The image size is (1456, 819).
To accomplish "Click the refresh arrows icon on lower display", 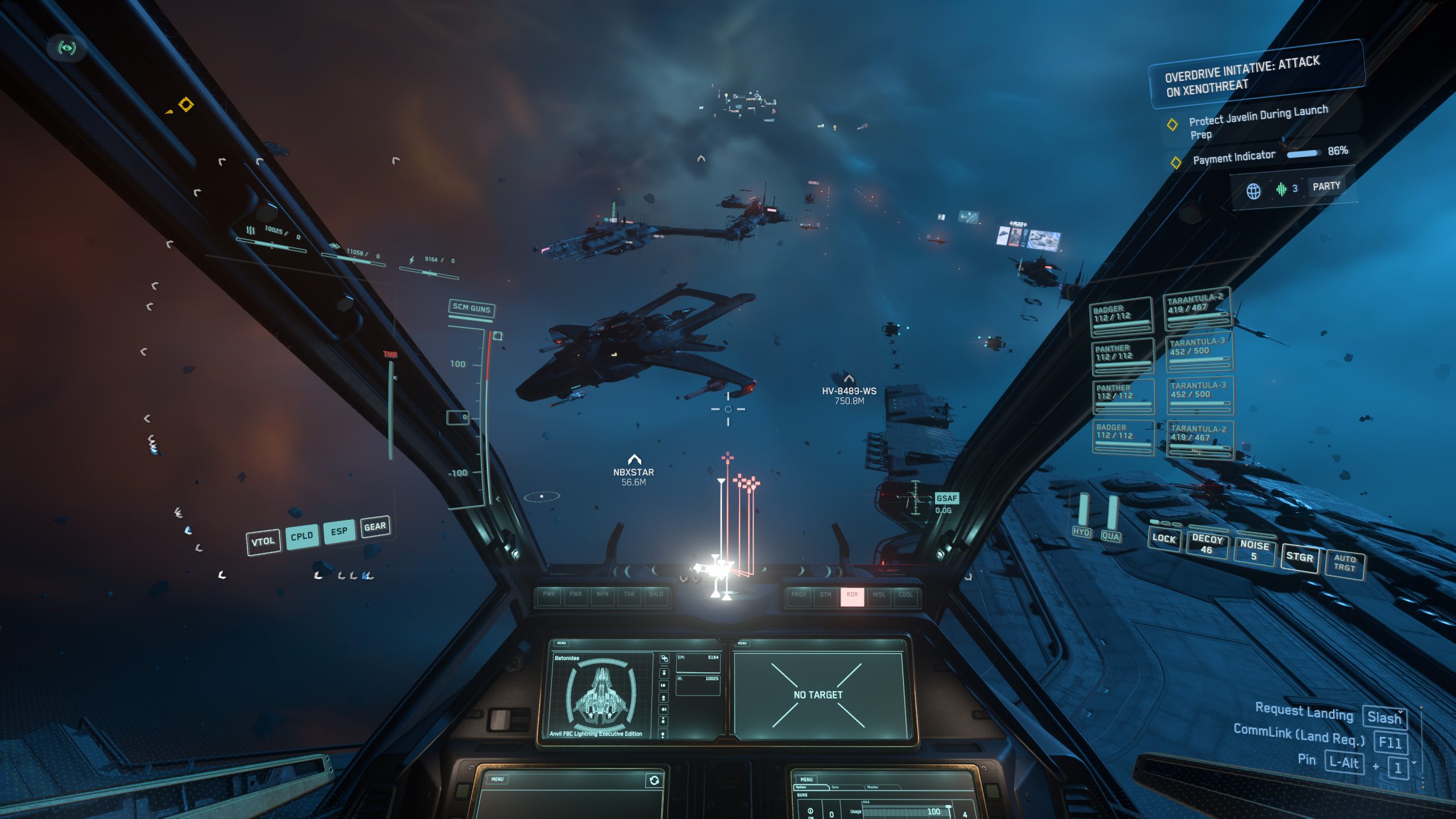I will (654, 780).
